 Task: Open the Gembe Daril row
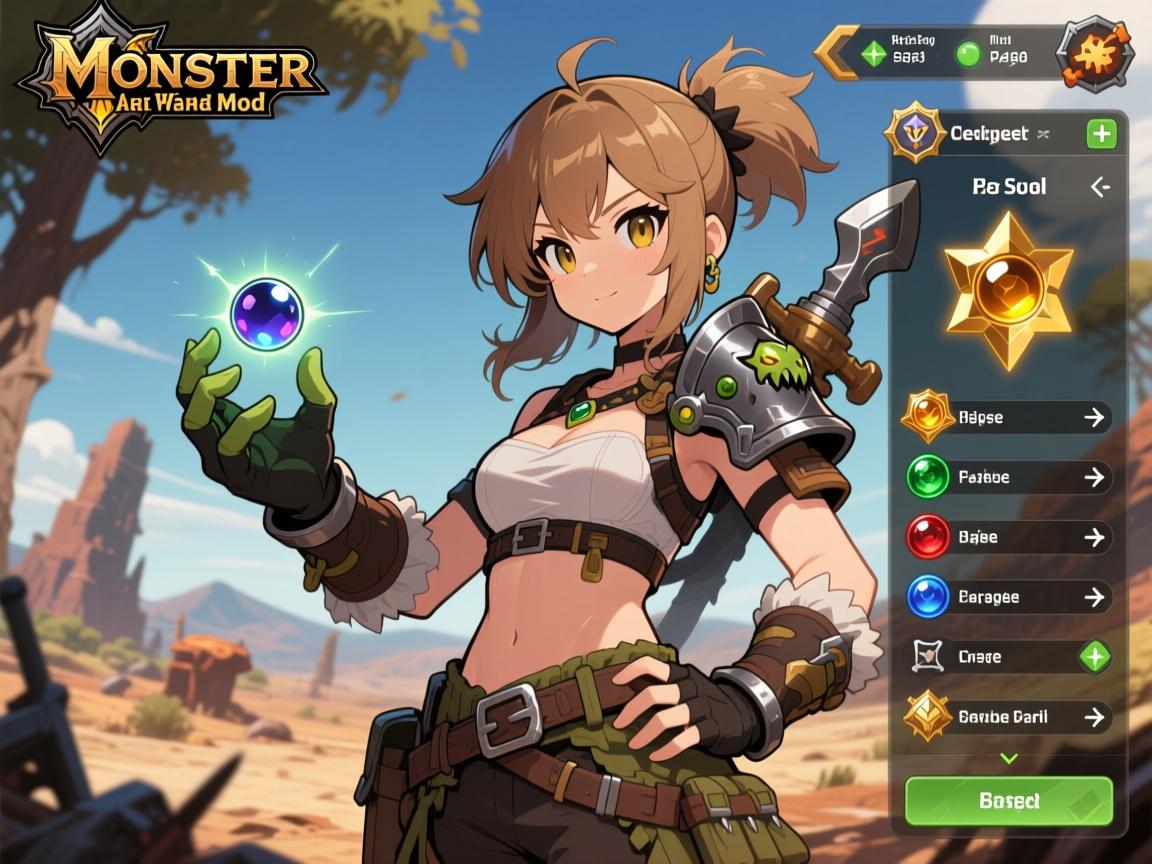coord(1008,717)
